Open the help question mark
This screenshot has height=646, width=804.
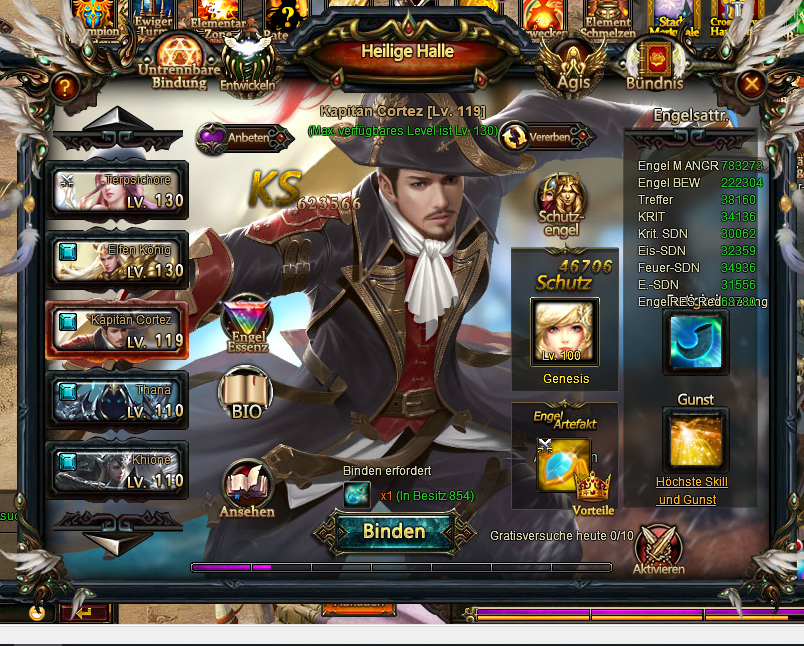(x=65, y=87)
